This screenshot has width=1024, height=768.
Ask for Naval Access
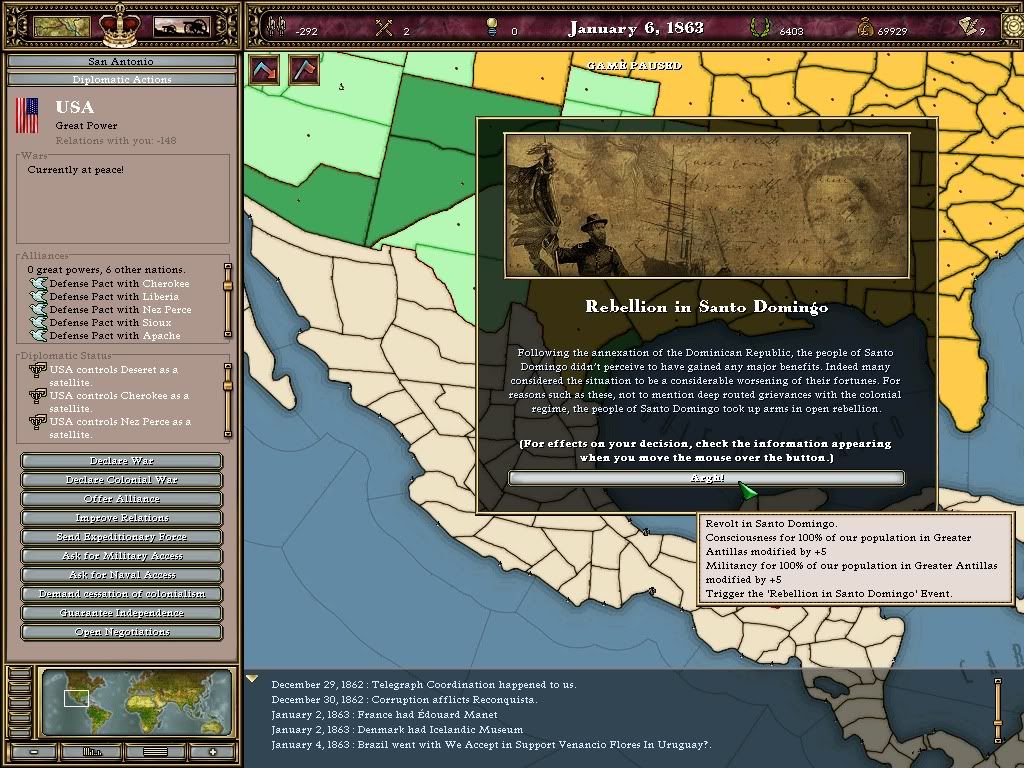click(122, 575)
